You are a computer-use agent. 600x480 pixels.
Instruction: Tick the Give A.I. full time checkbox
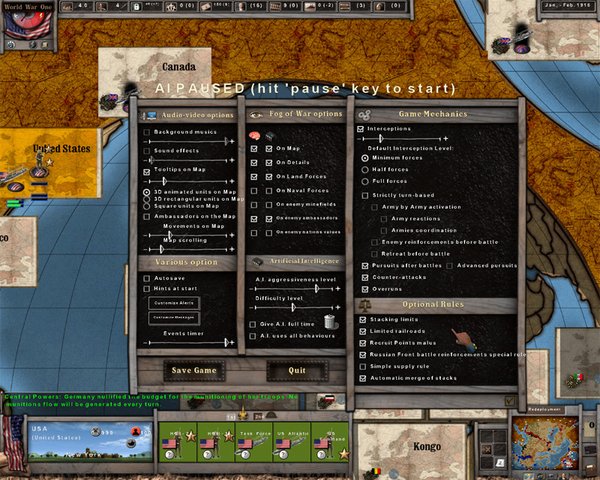[x=253, y=325]
